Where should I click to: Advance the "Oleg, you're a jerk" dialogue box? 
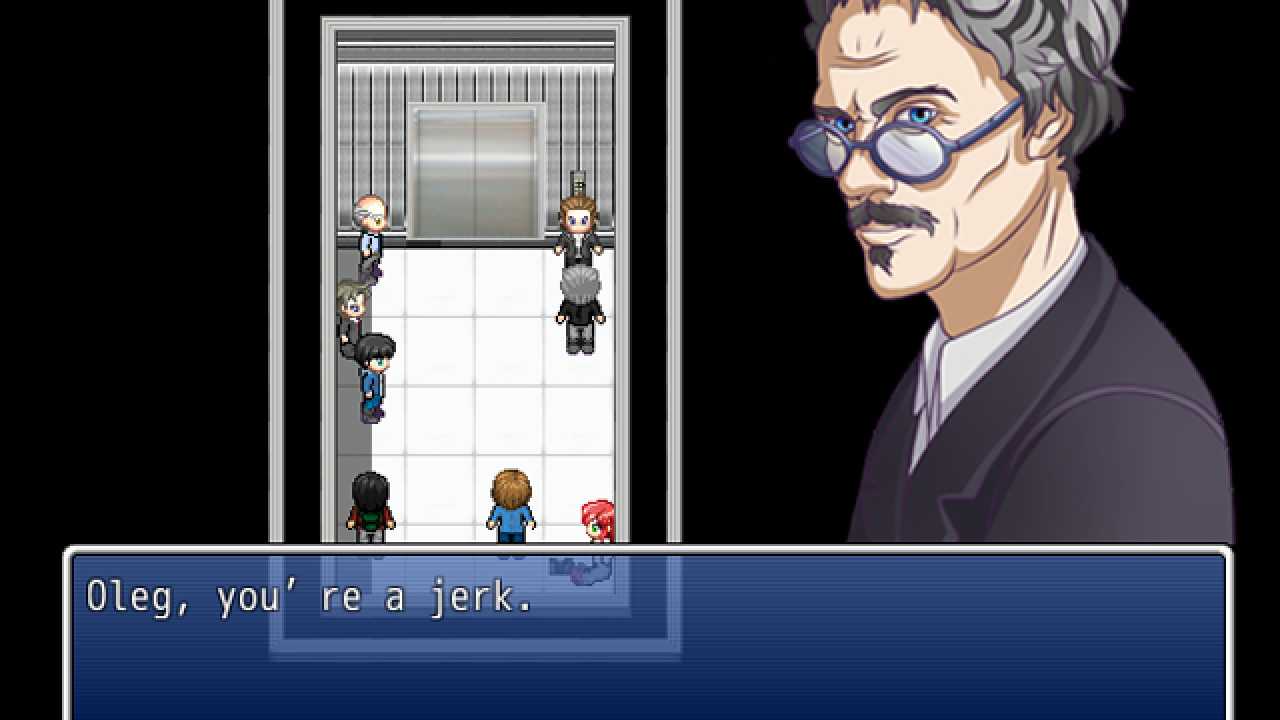tap(648, 634)
